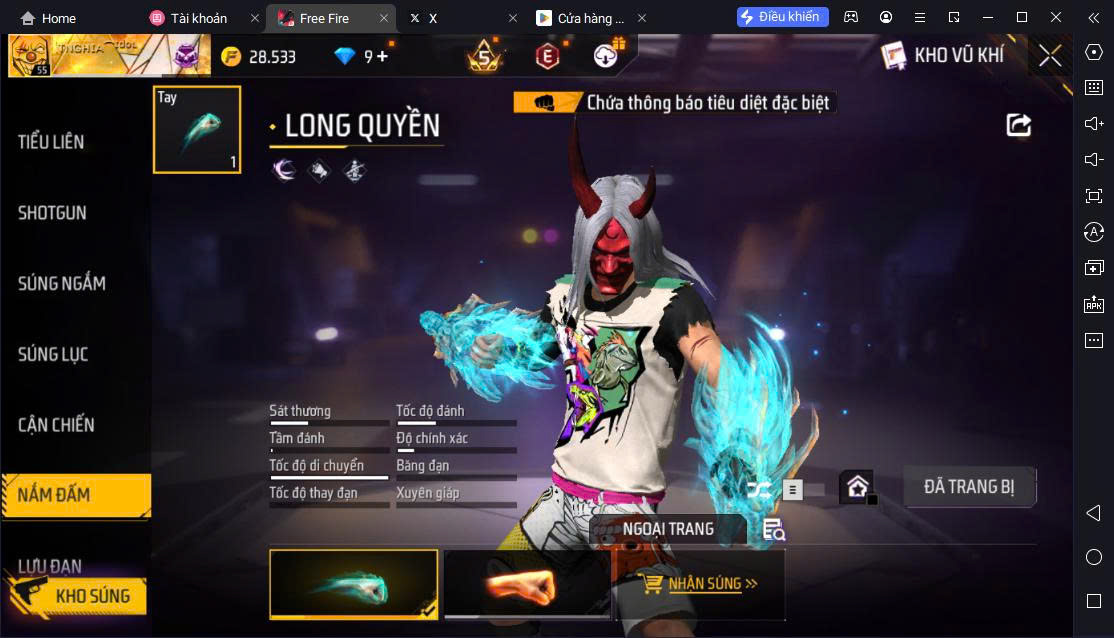Show the Cận Chiến weapons
Image resolution: width=1114 pixels, height=638 pixels.
(56, 425)
